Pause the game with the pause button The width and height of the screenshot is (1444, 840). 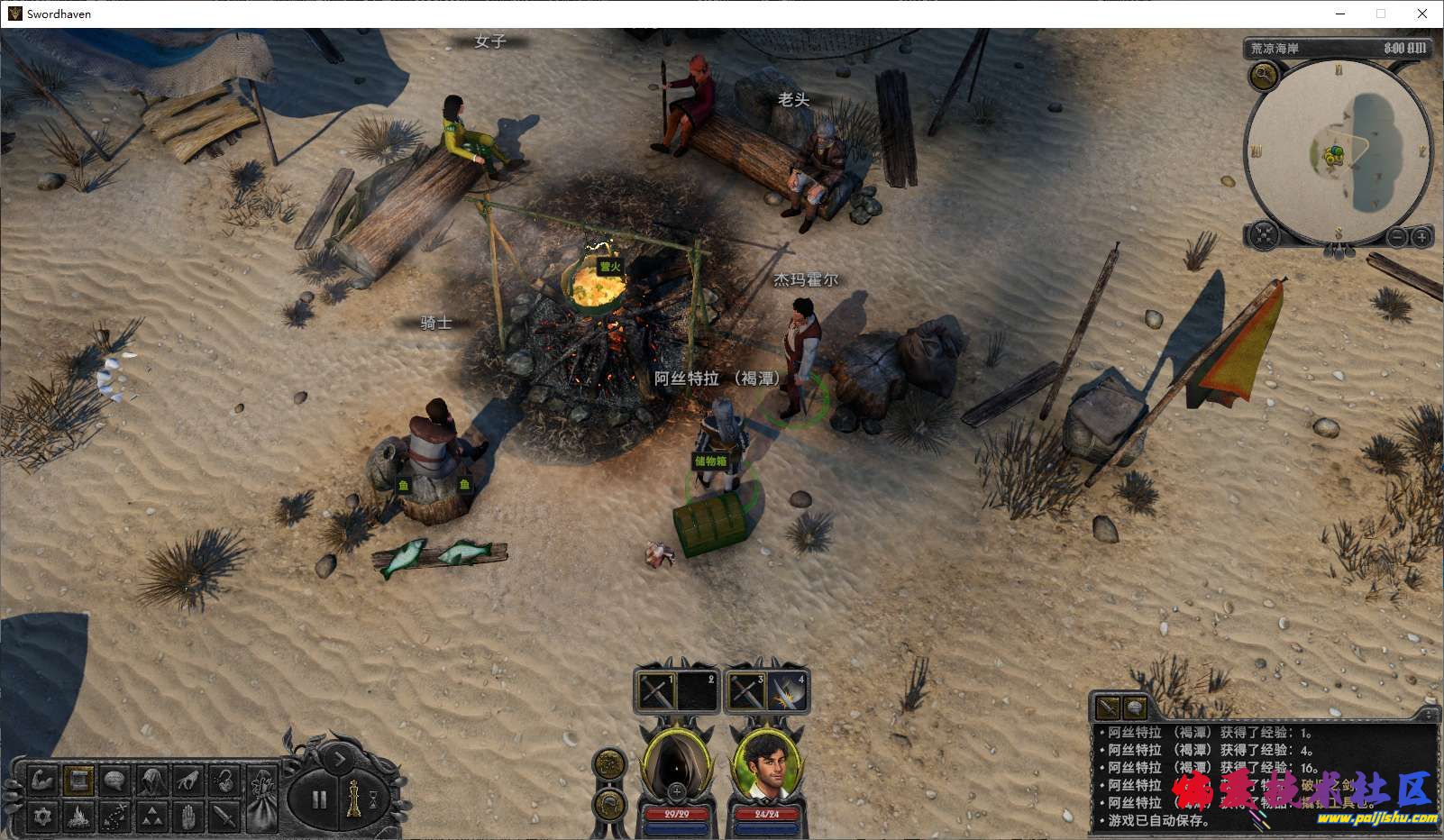319,799
